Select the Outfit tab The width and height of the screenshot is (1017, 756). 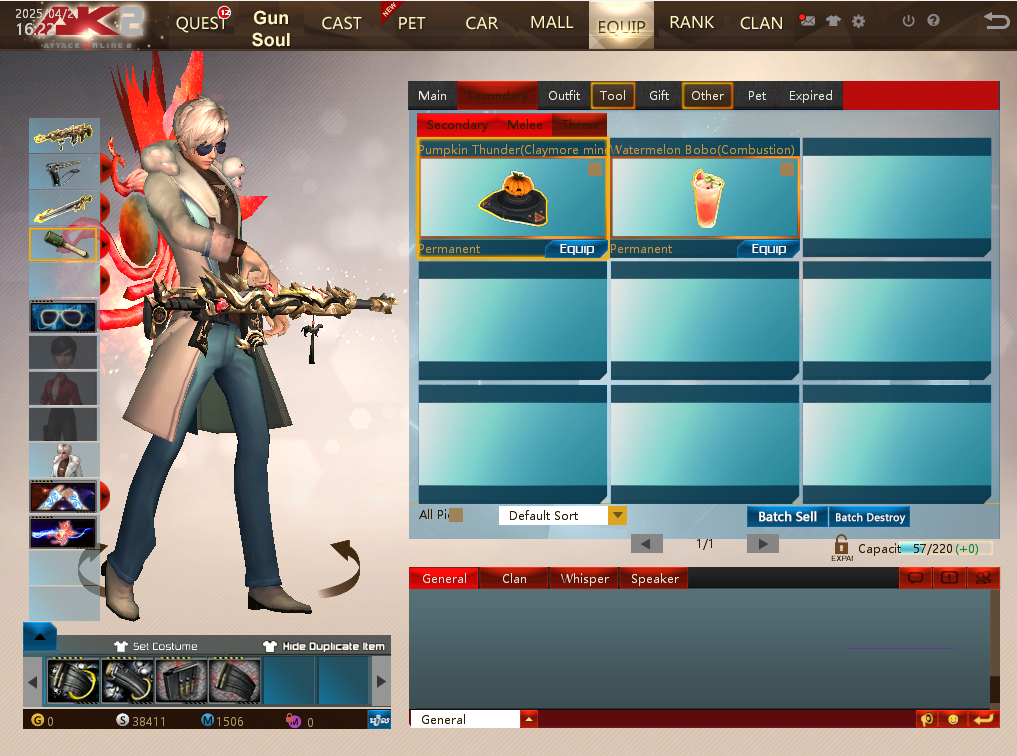point(564,96)
